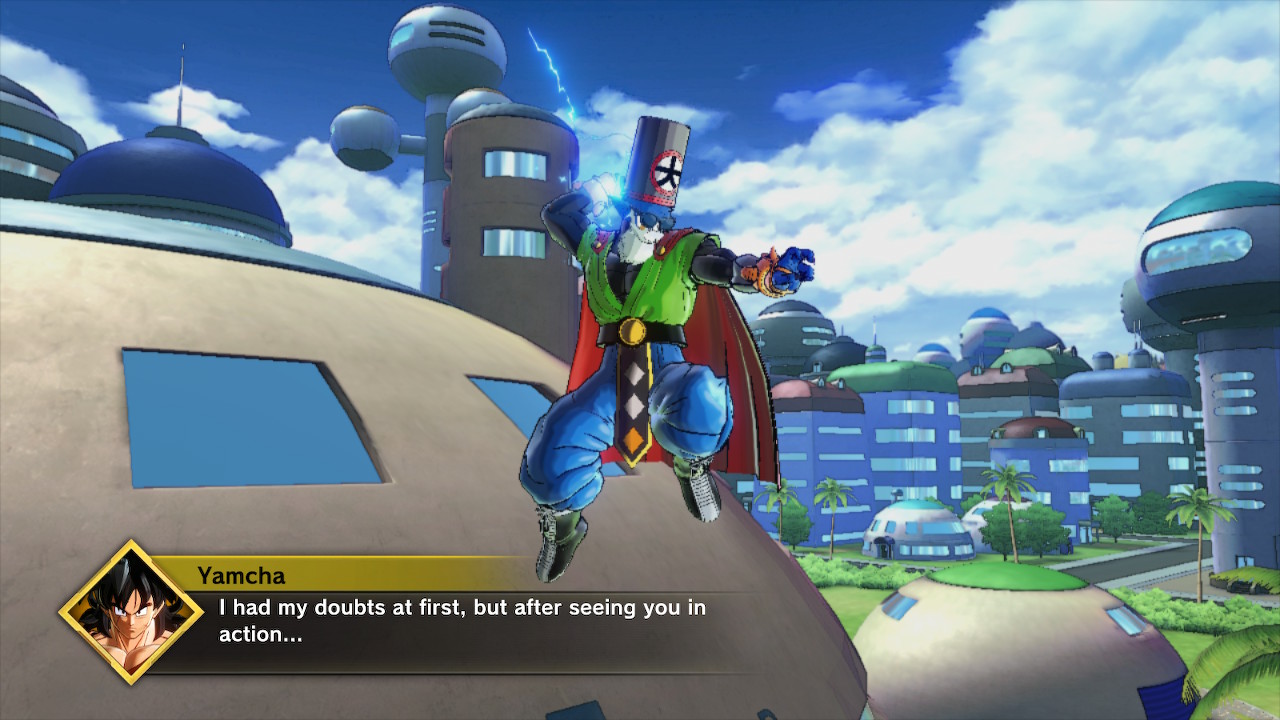This screenshot has width=1280, height=720.
Task: Click Yamcha's speaker portrait icon
Action: (x=131, y=612)
